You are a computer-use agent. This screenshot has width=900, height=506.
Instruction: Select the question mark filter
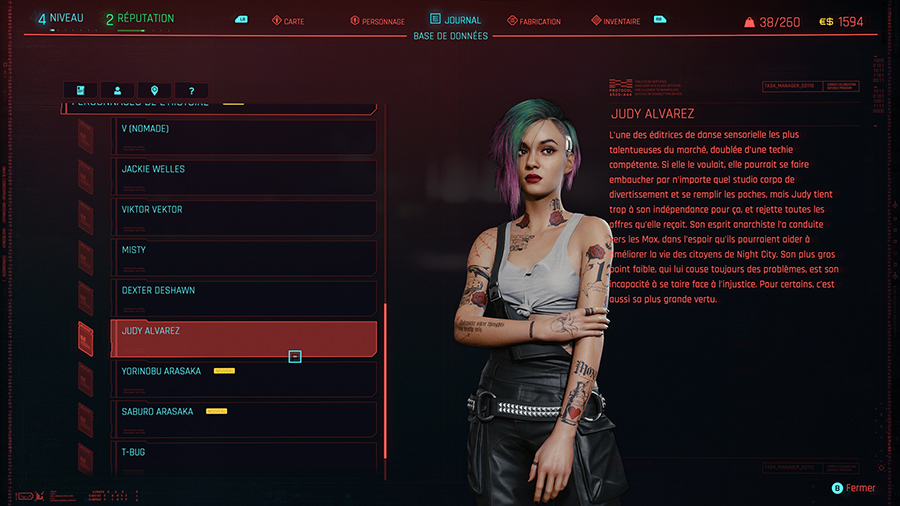[x=191, y=90]
